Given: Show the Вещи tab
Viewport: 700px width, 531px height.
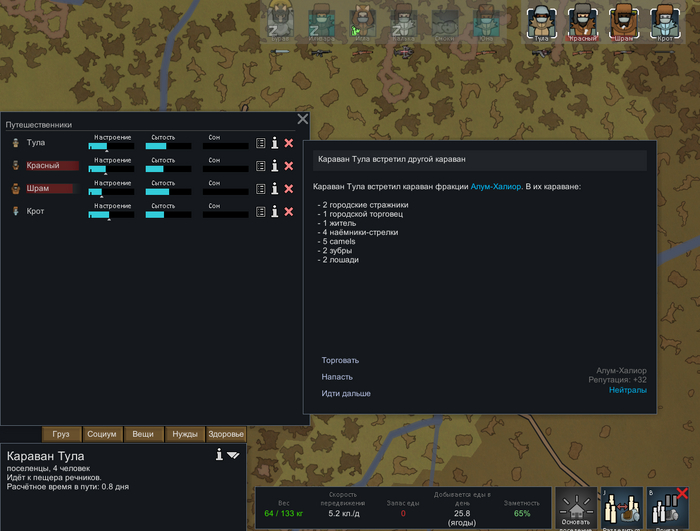Looking at the screenshot, I should coord(143,434).
